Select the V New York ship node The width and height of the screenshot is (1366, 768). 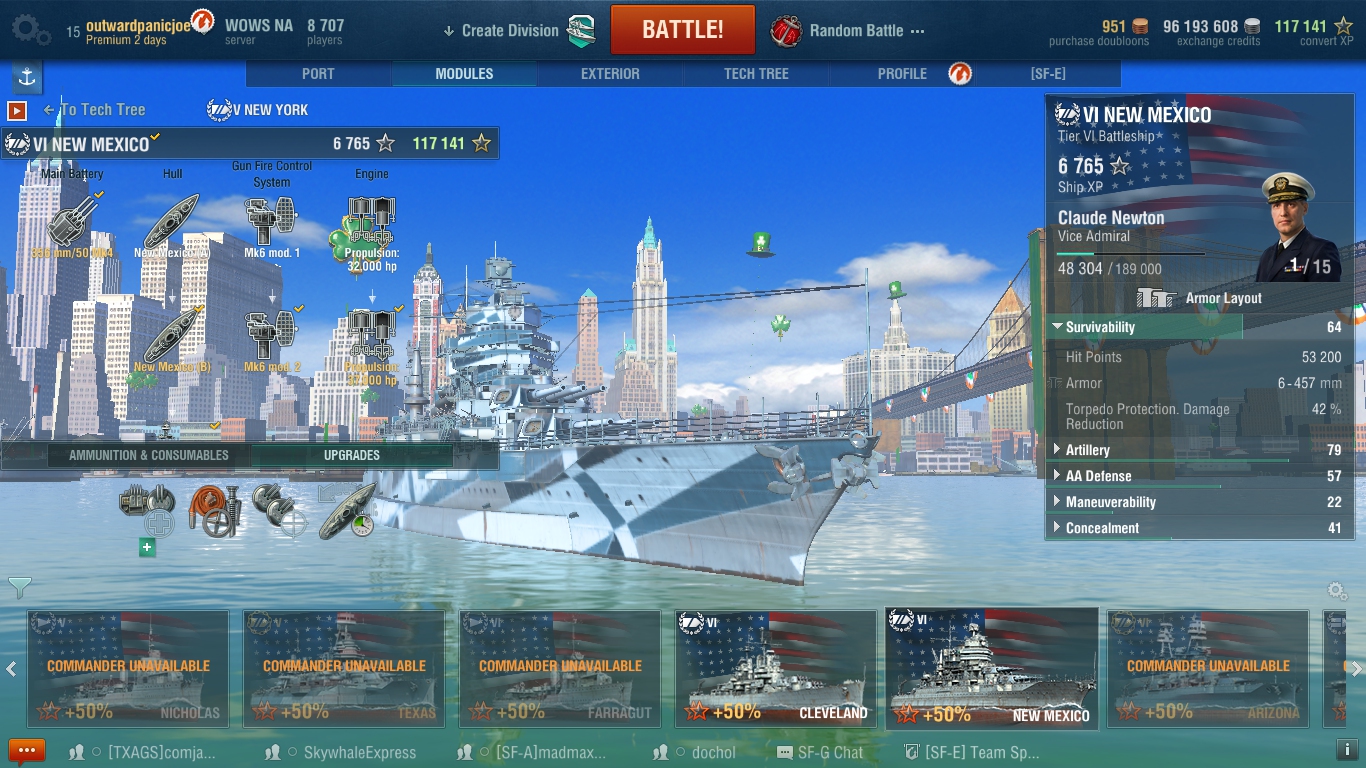258,110
